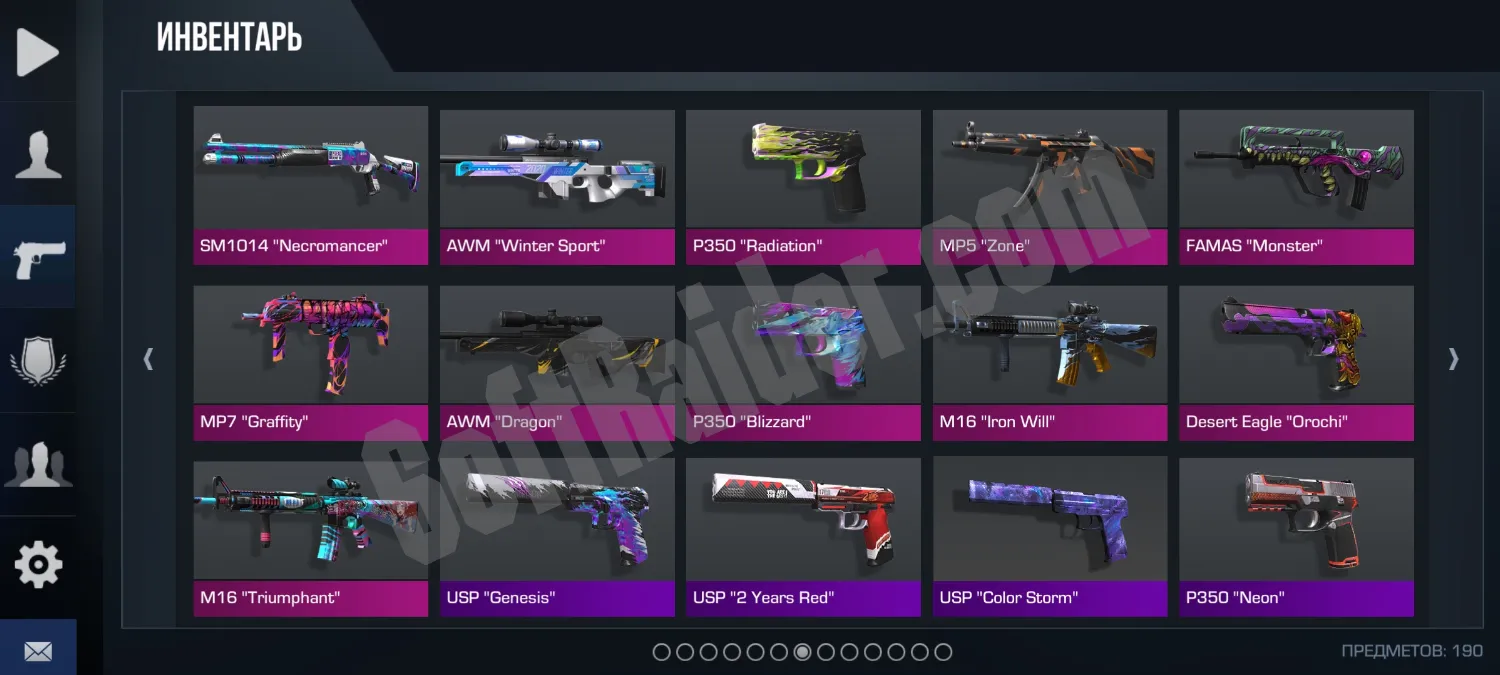Choose the USP "2 Years Red" skin
The image size is (1500, 675).
[803, 537]
